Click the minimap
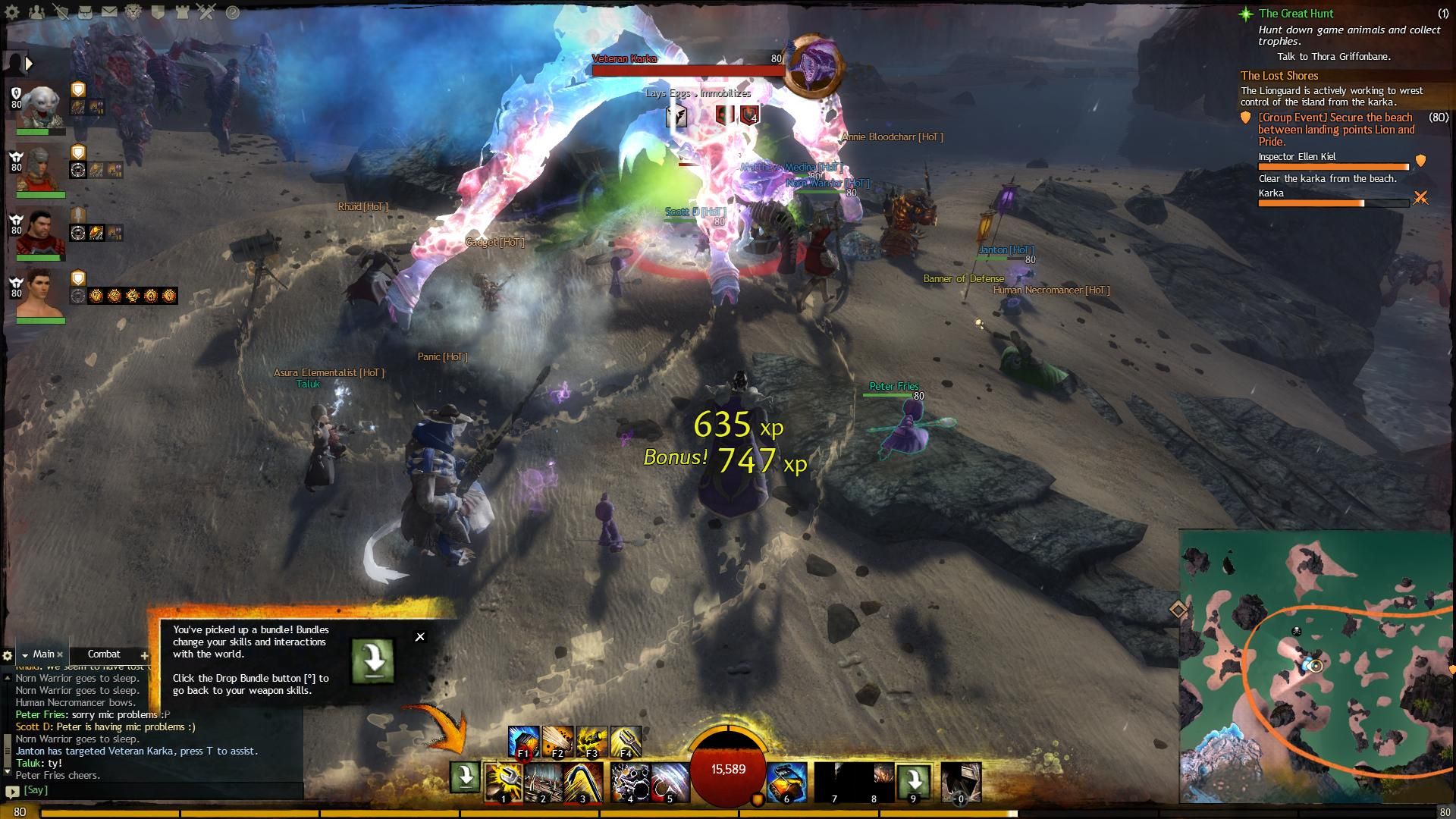Viewport: 1456px width, 819px height. coord(1316,667)
